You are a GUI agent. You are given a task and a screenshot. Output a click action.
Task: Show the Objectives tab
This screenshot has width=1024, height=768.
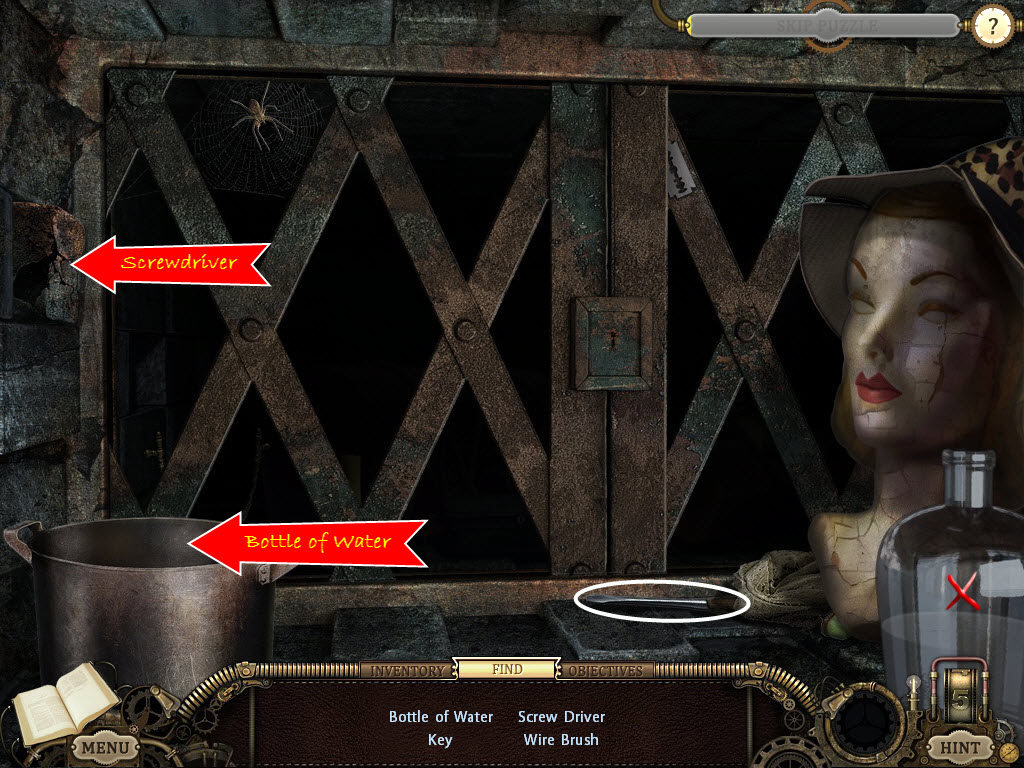click(606, 670)
